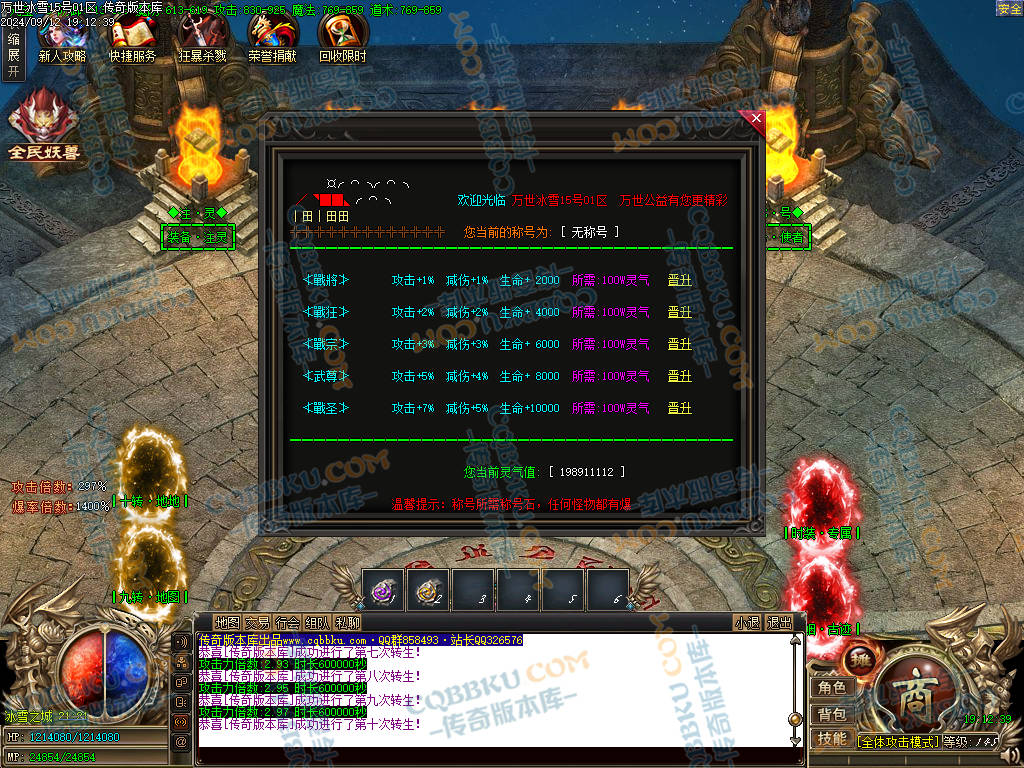Promote to the 戰狂 title
This screenshot has width=1024, height=768.
680,312
